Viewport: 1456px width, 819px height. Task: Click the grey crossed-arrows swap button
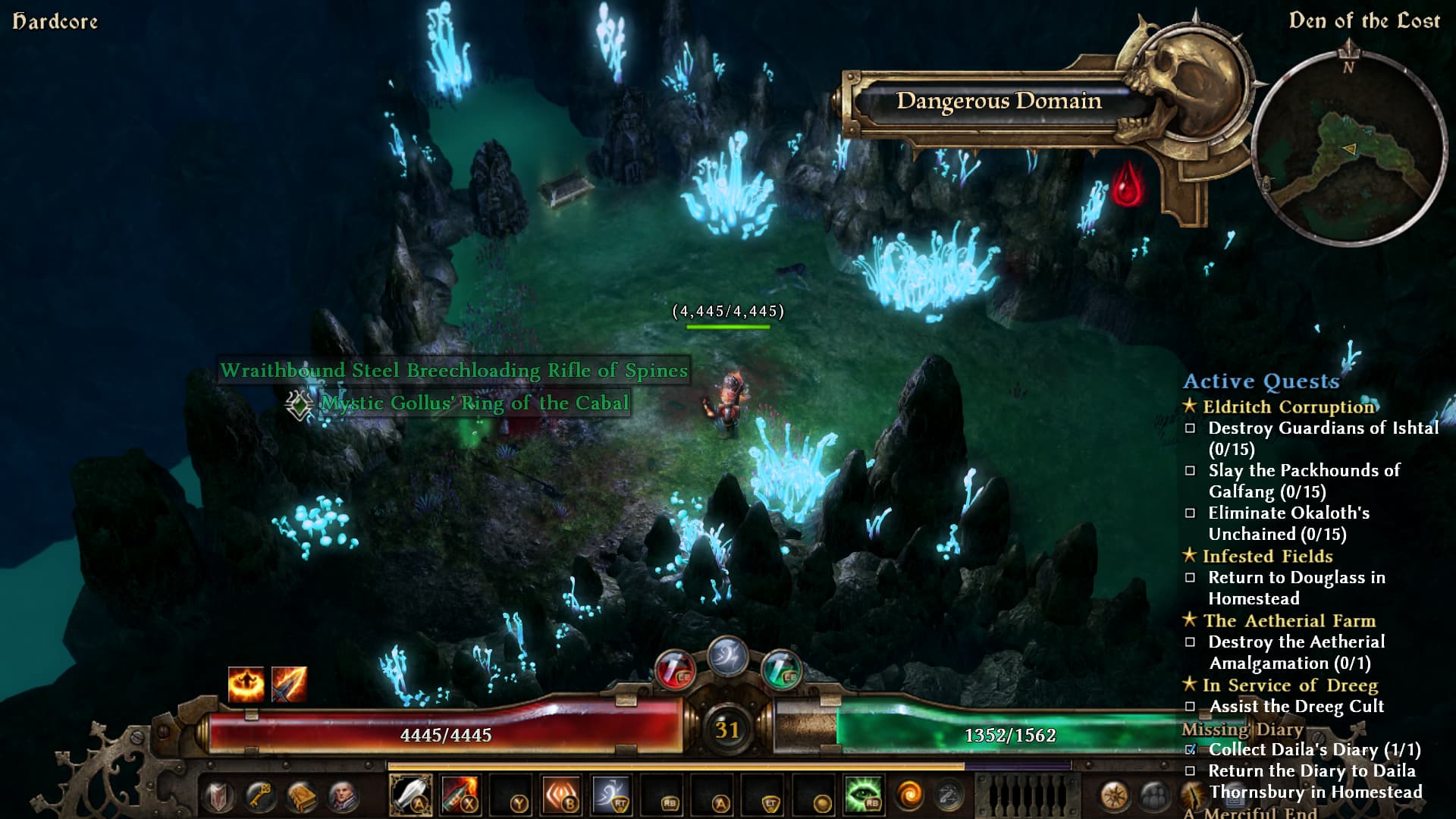click(x=949, y=795)
